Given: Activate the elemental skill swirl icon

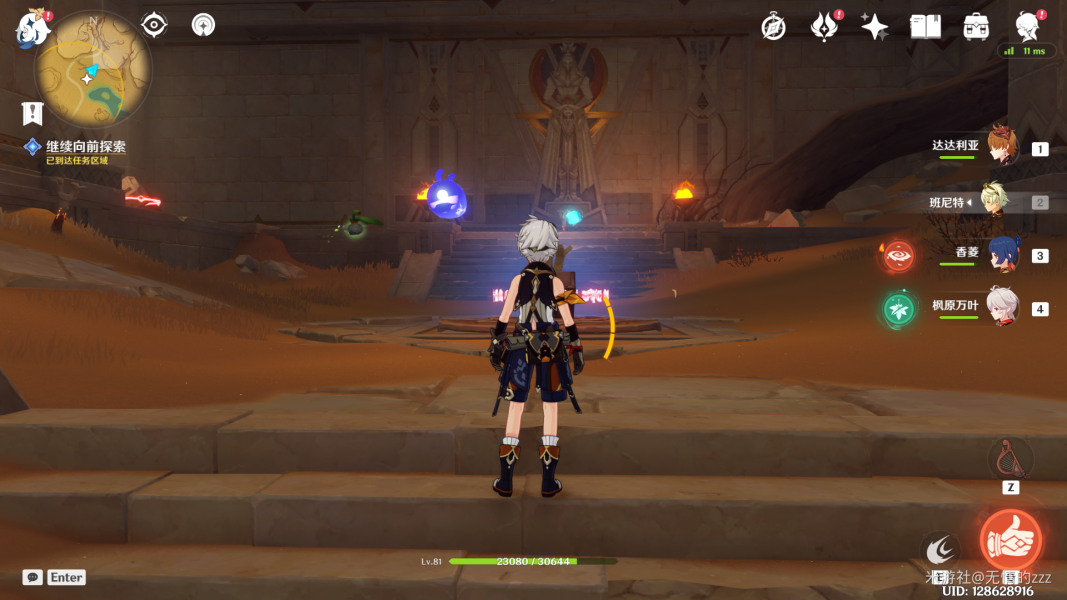Looking at the screenshot, I should click(x=940, y=549).
